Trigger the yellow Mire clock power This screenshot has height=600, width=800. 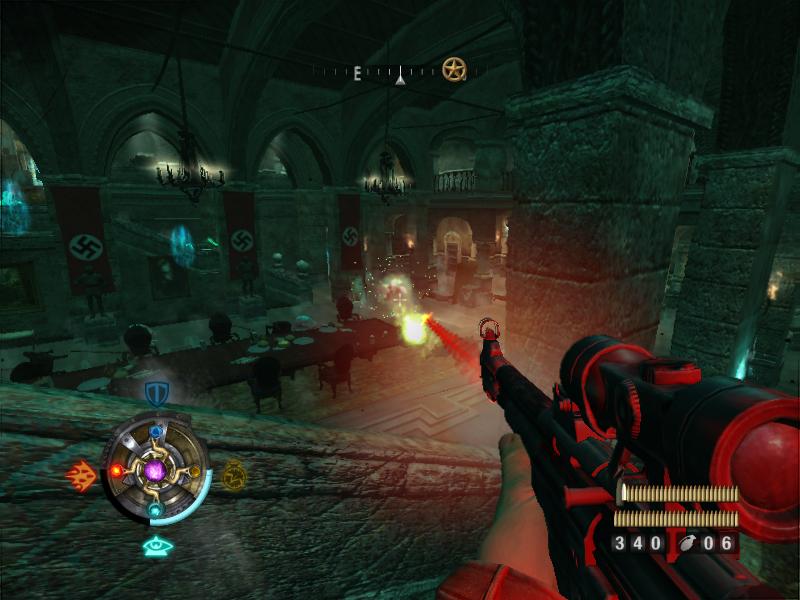233,473
